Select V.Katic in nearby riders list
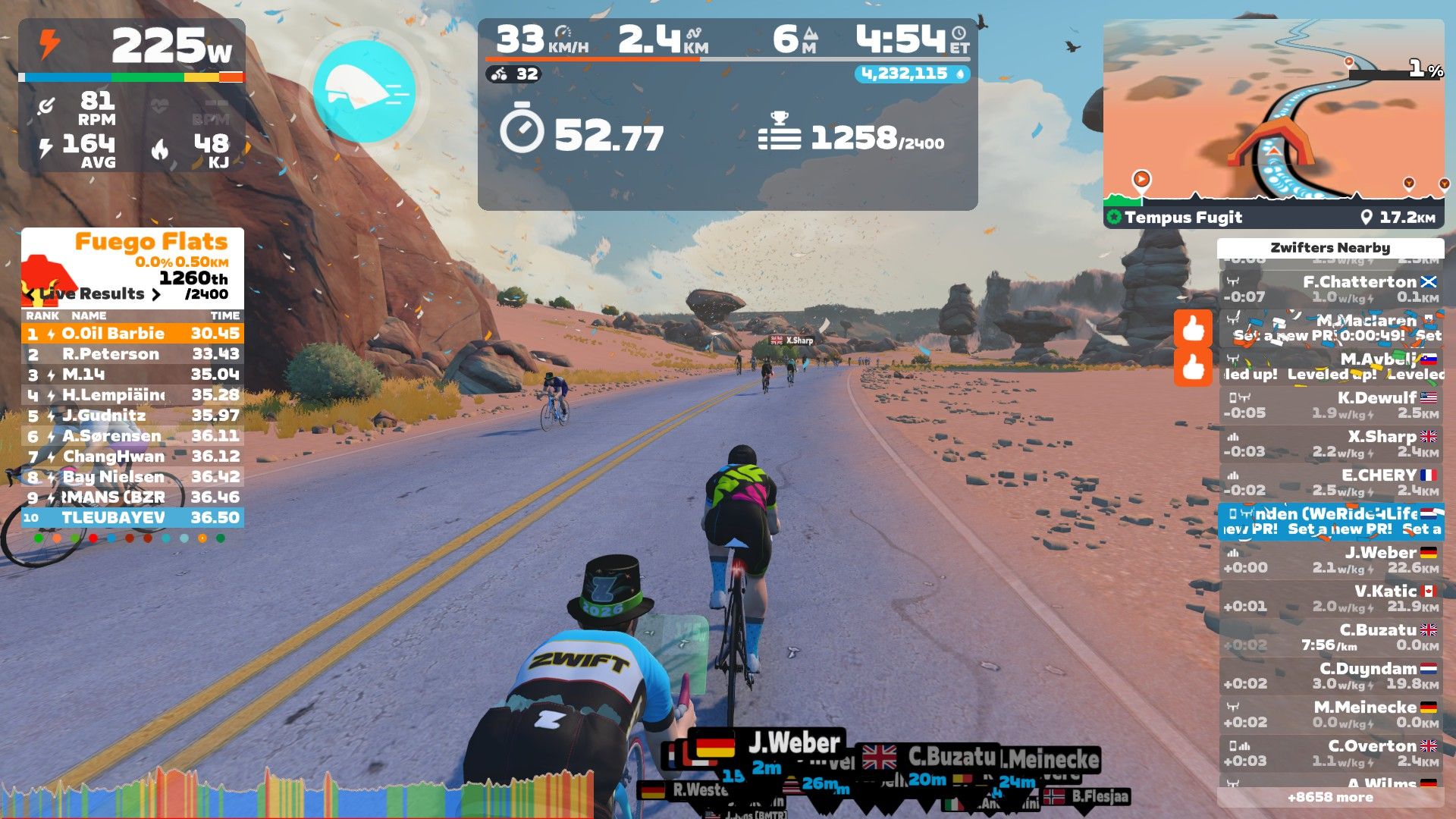Viewport: 1456px width, 819px height. tap(1331, 598)
